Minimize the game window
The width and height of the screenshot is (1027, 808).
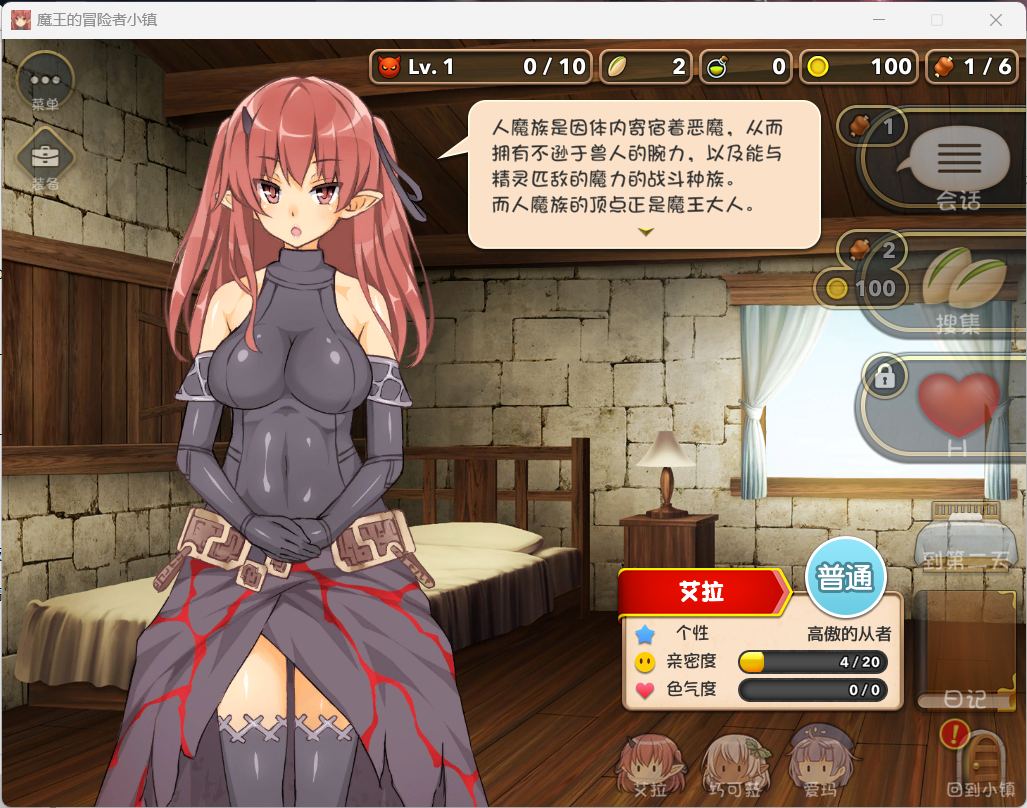click(879, 20)
